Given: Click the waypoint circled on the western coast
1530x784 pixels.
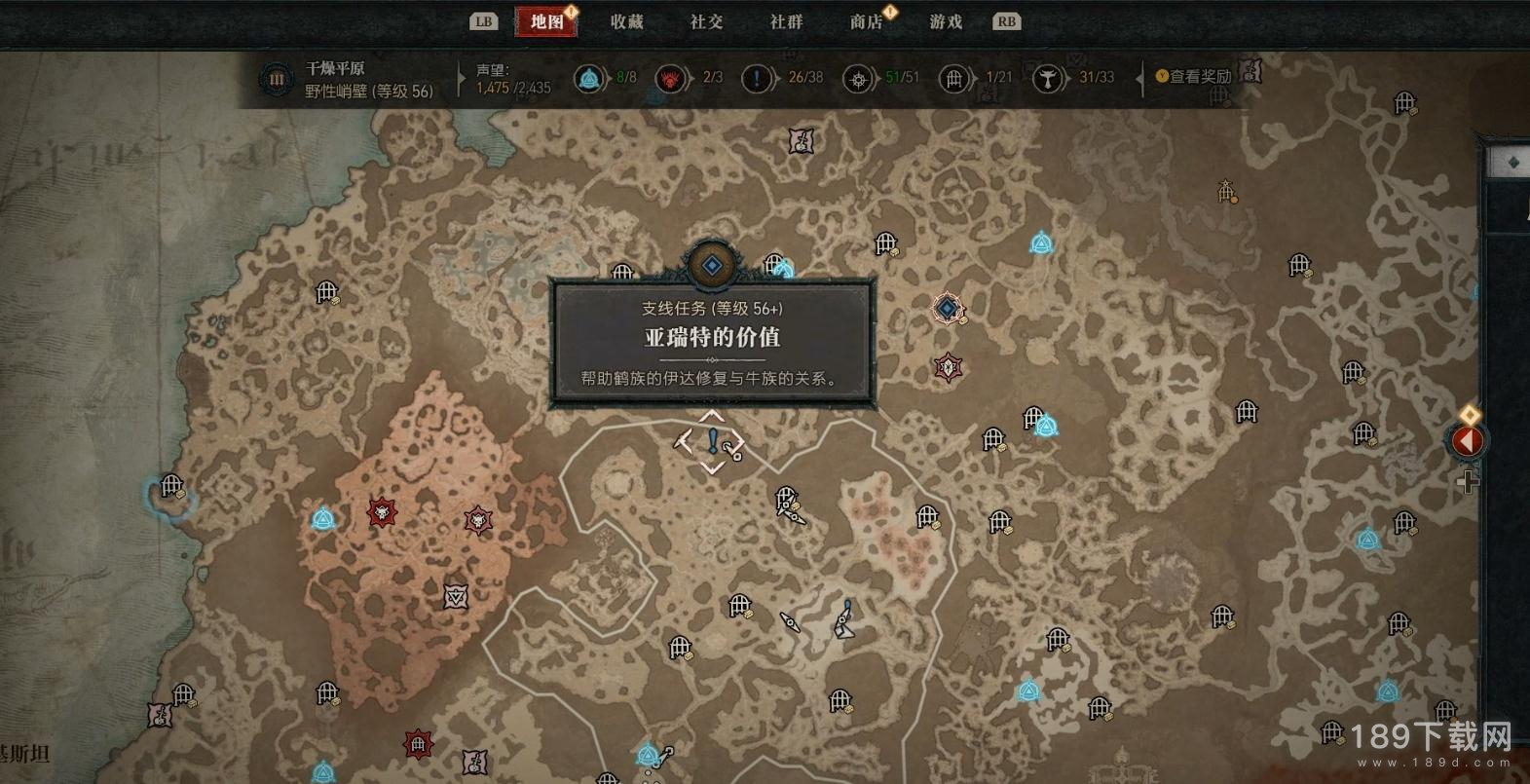Looking at the screenshot, I should click(x=171, y=486).
